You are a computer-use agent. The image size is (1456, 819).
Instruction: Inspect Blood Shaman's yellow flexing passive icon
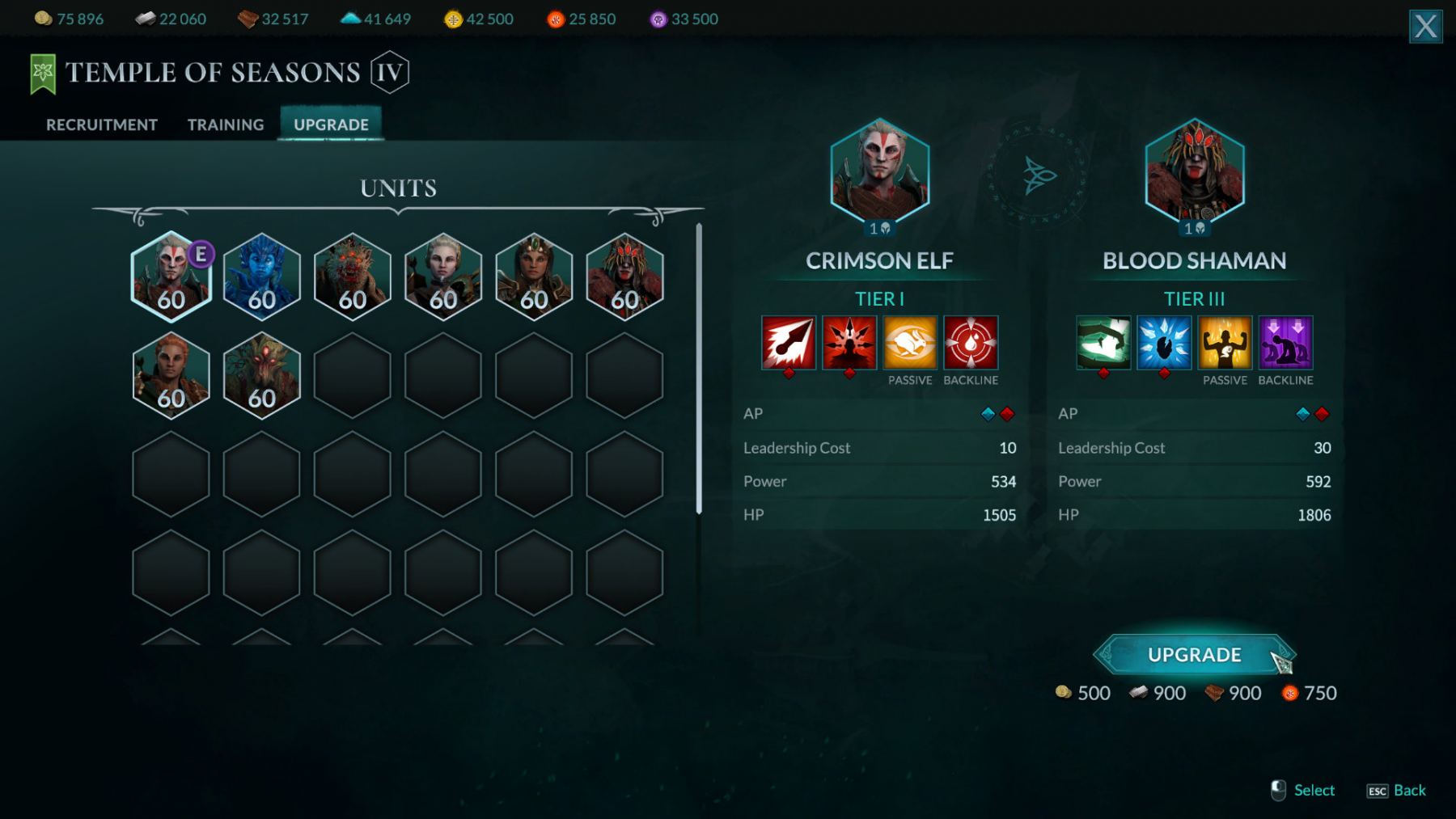(x=1225, y=343)
